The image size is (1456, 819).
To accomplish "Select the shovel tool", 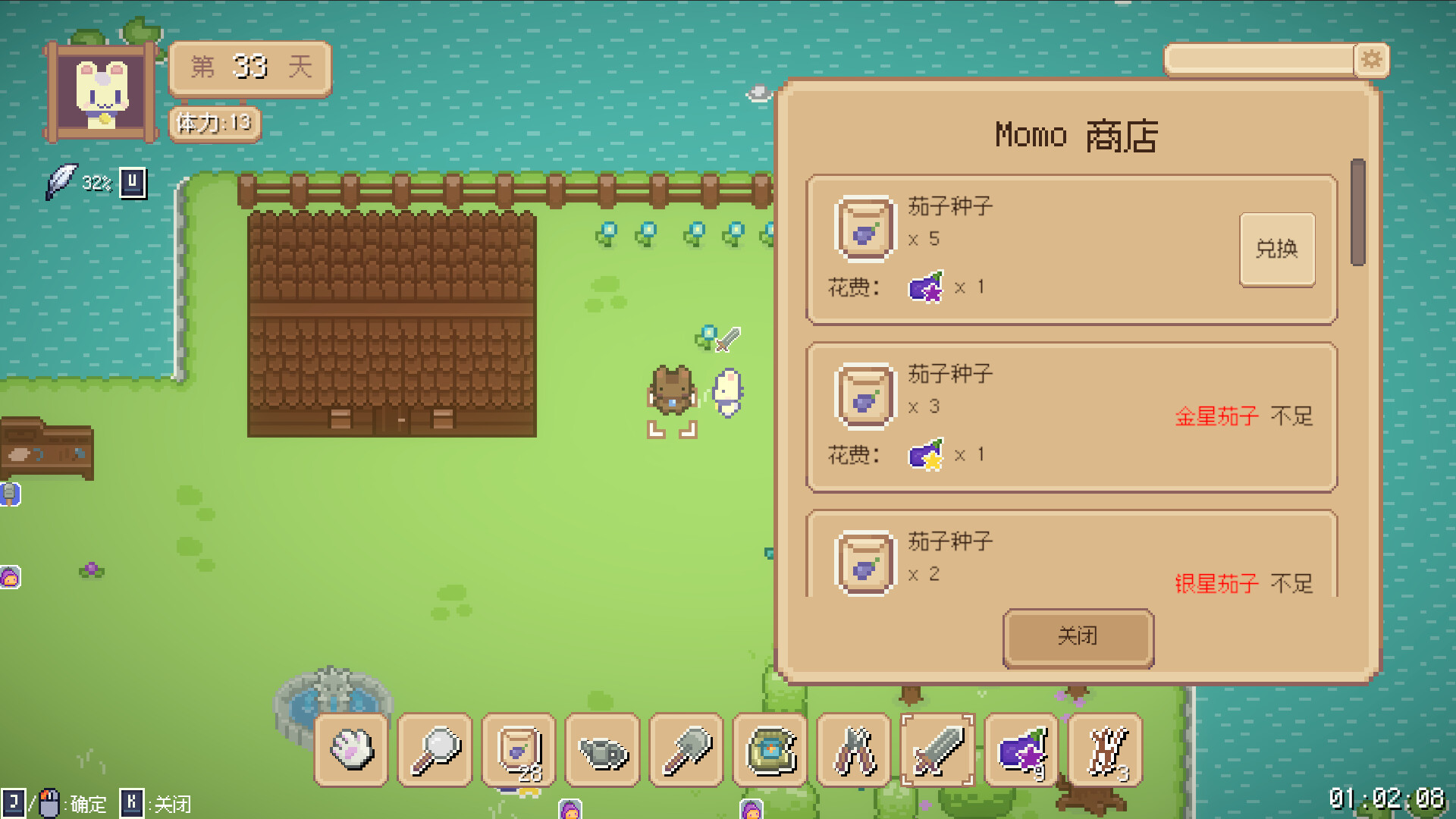I will [686, 750].
